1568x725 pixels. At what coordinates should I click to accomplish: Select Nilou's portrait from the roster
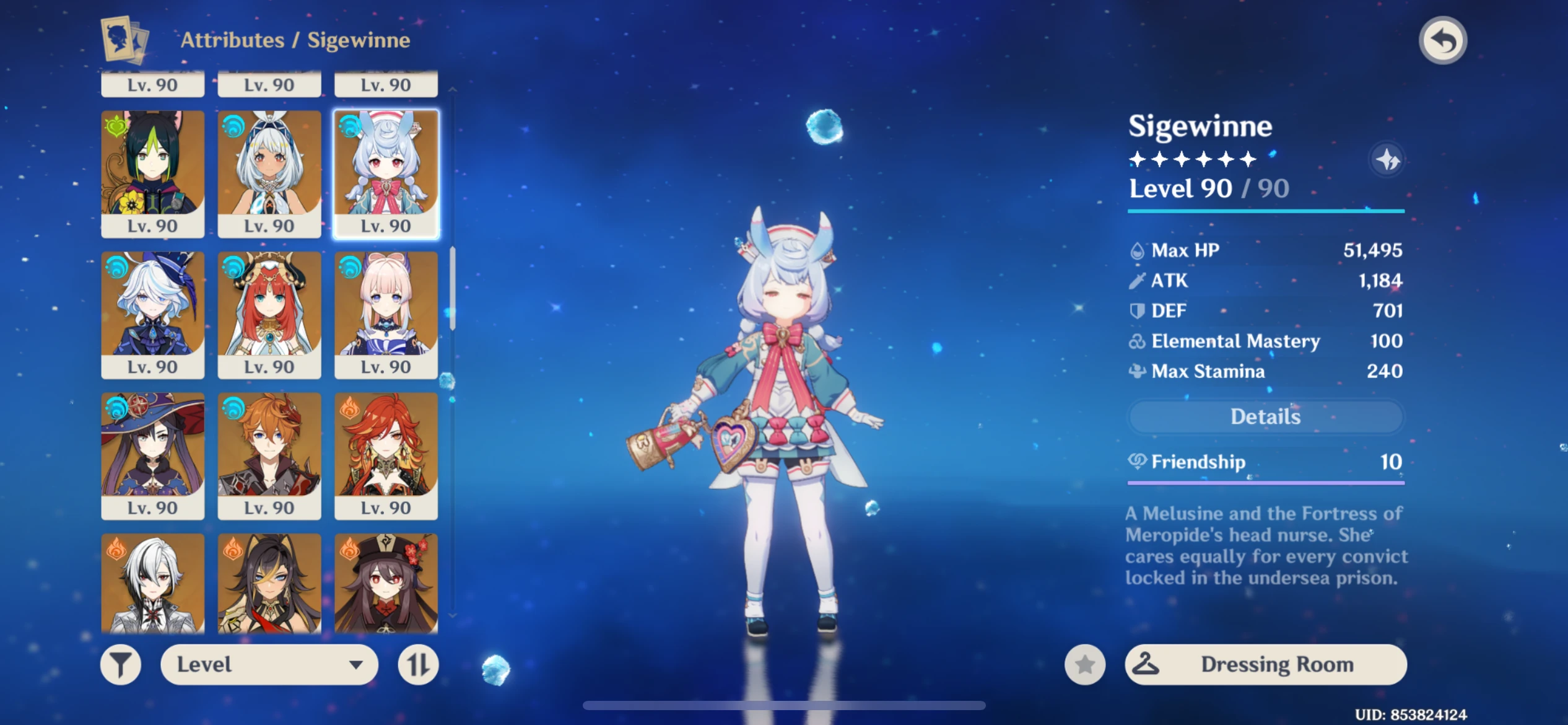point(269,315)
